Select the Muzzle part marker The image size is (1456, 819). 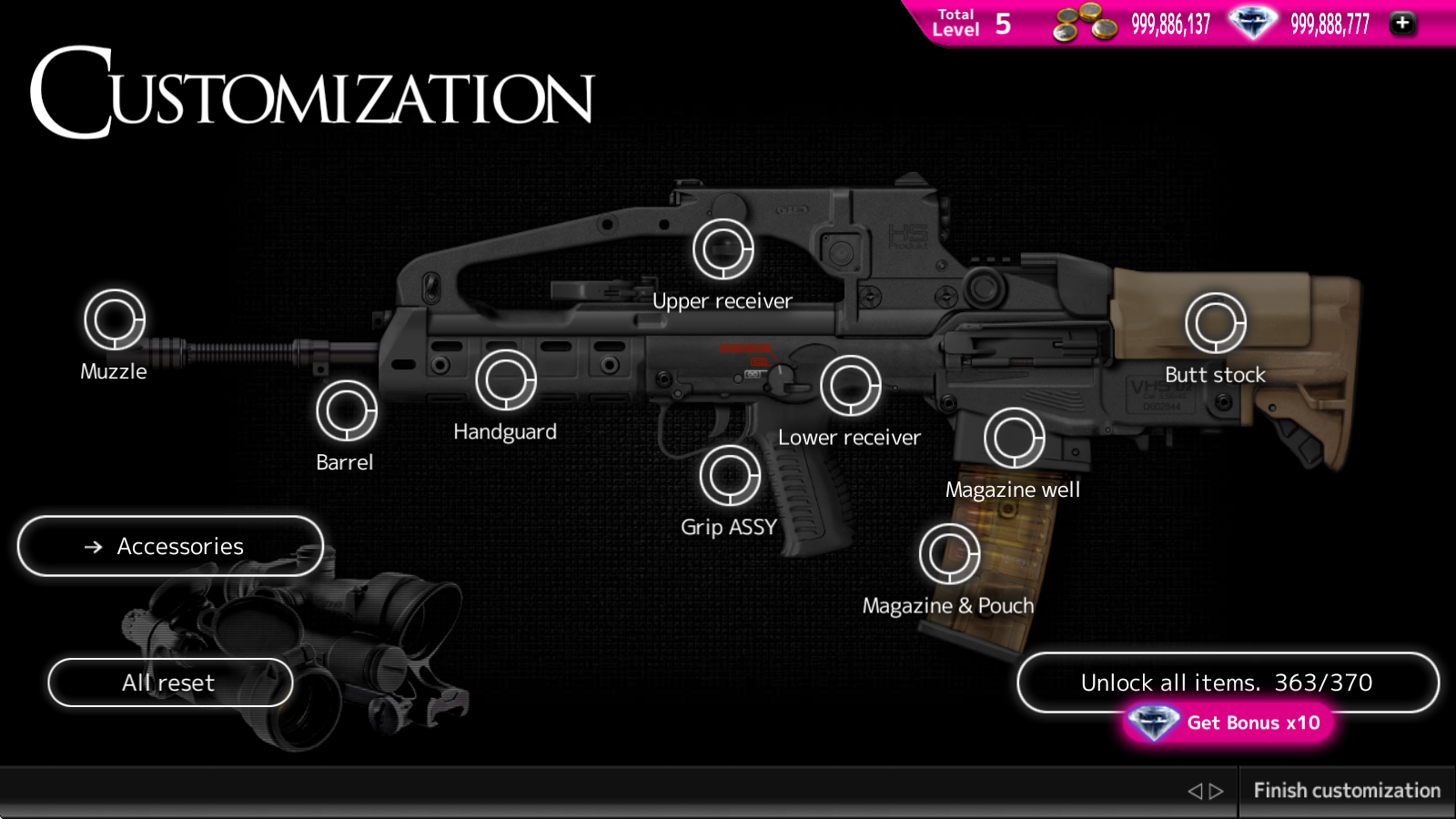click(x=115, y=319)
